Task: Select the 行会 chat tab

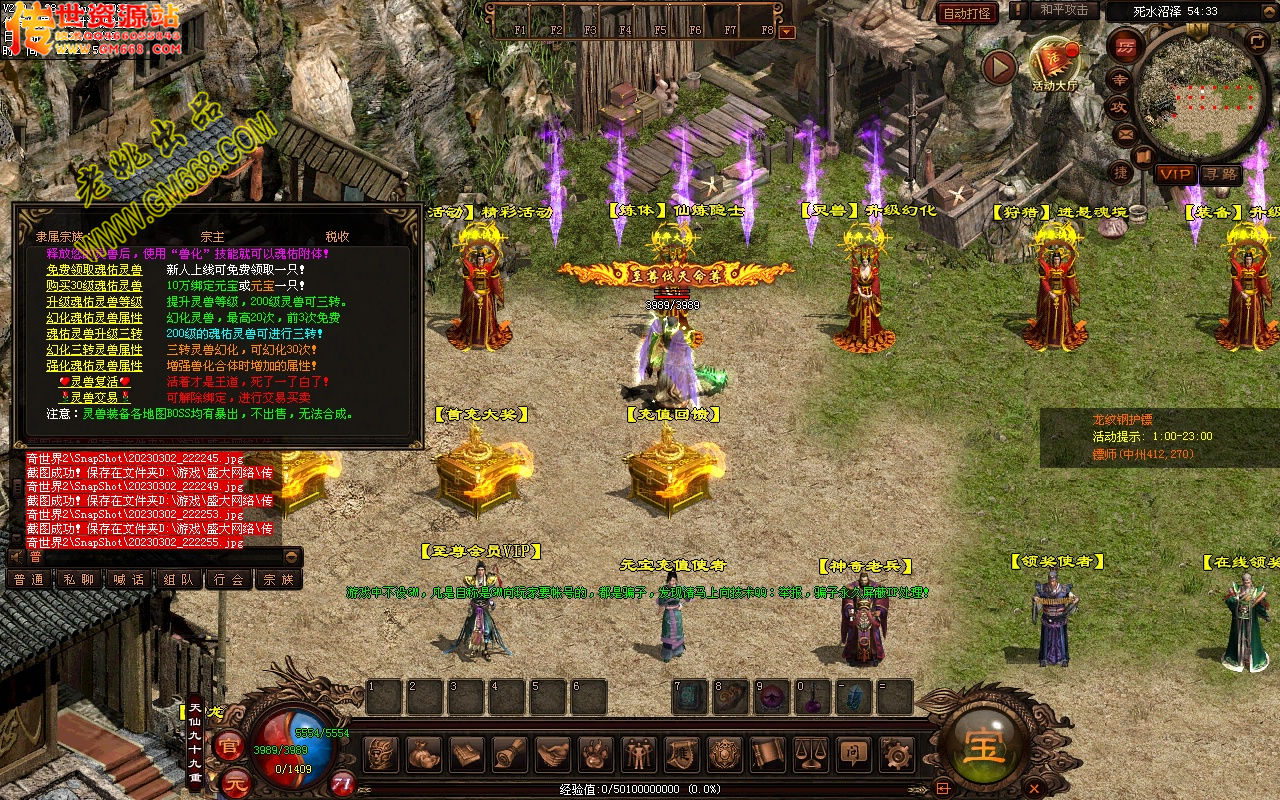Action: pyautogui.click(x=229, y=579)
